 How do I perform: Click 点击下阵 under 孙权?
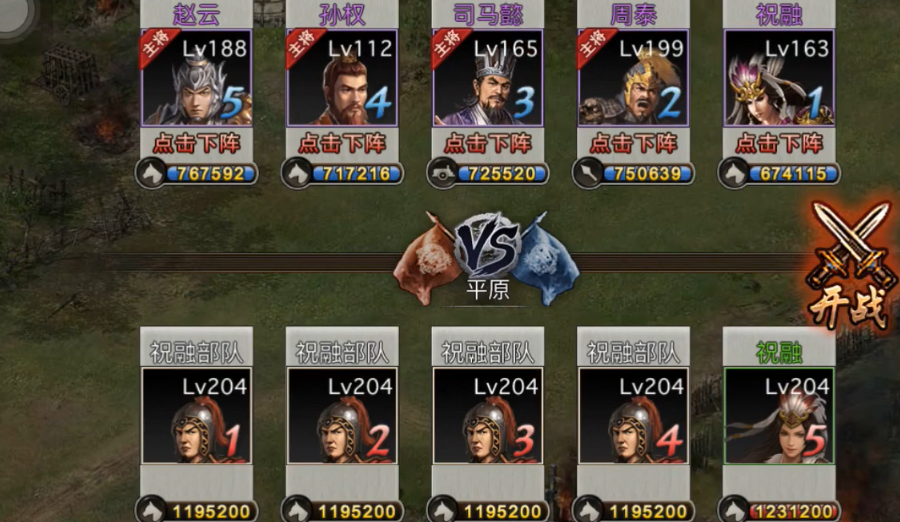click(x=342, y=142)
